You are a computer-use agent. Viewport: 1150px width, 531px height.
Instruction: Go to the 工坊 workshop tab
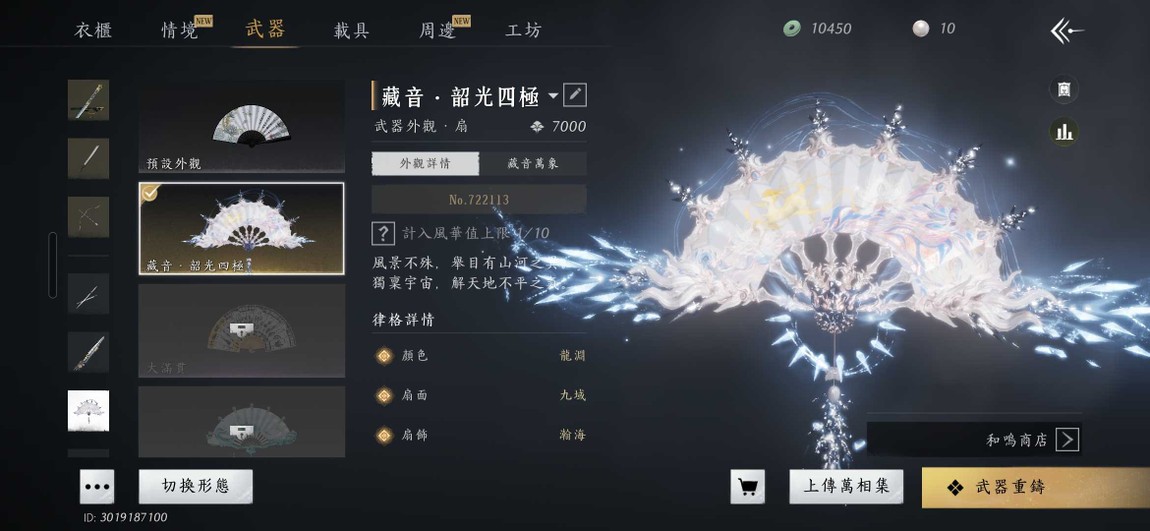pos(523,29)
